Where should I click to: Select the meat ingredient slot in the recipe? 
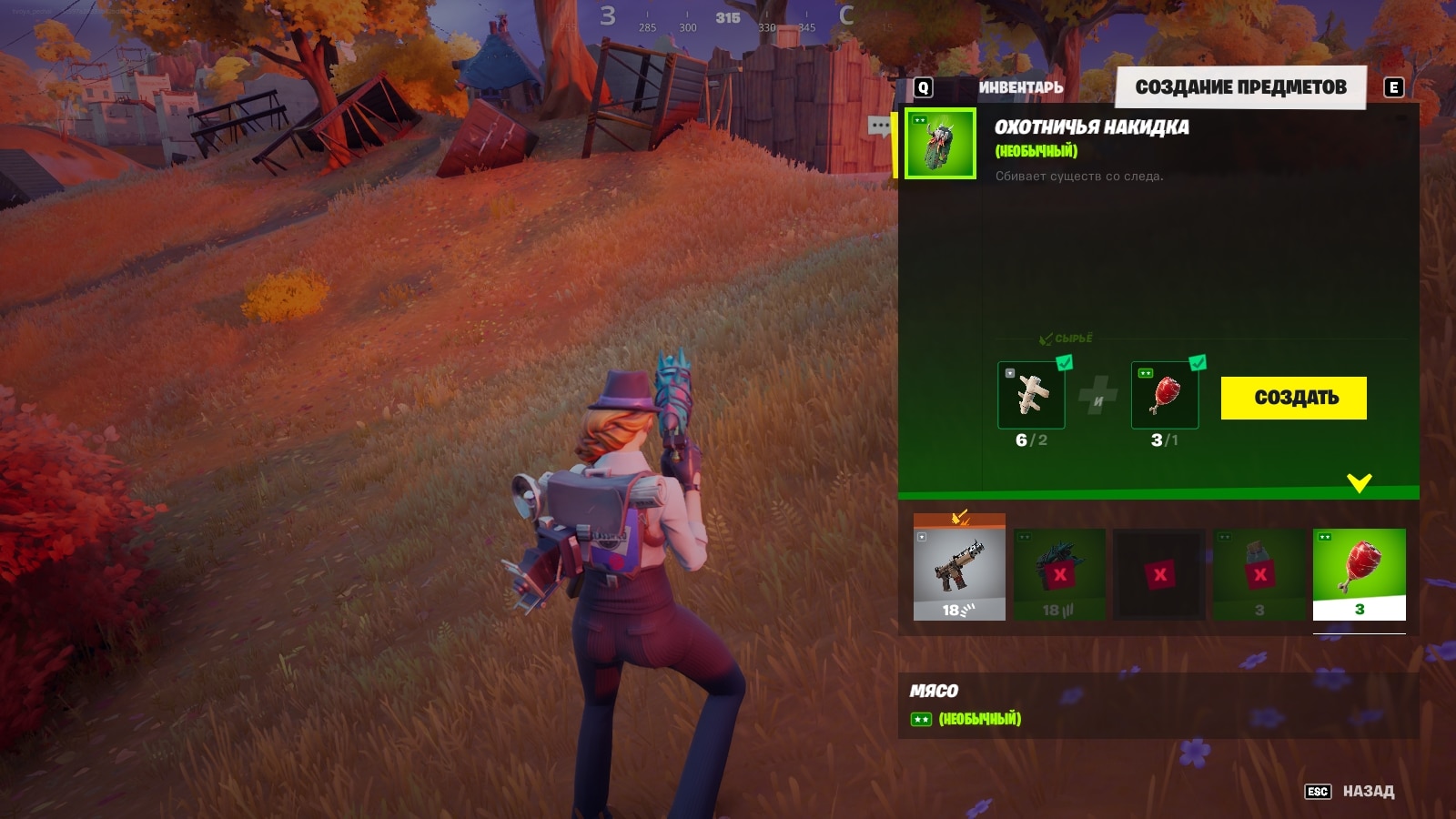(x=1164, y=395)
